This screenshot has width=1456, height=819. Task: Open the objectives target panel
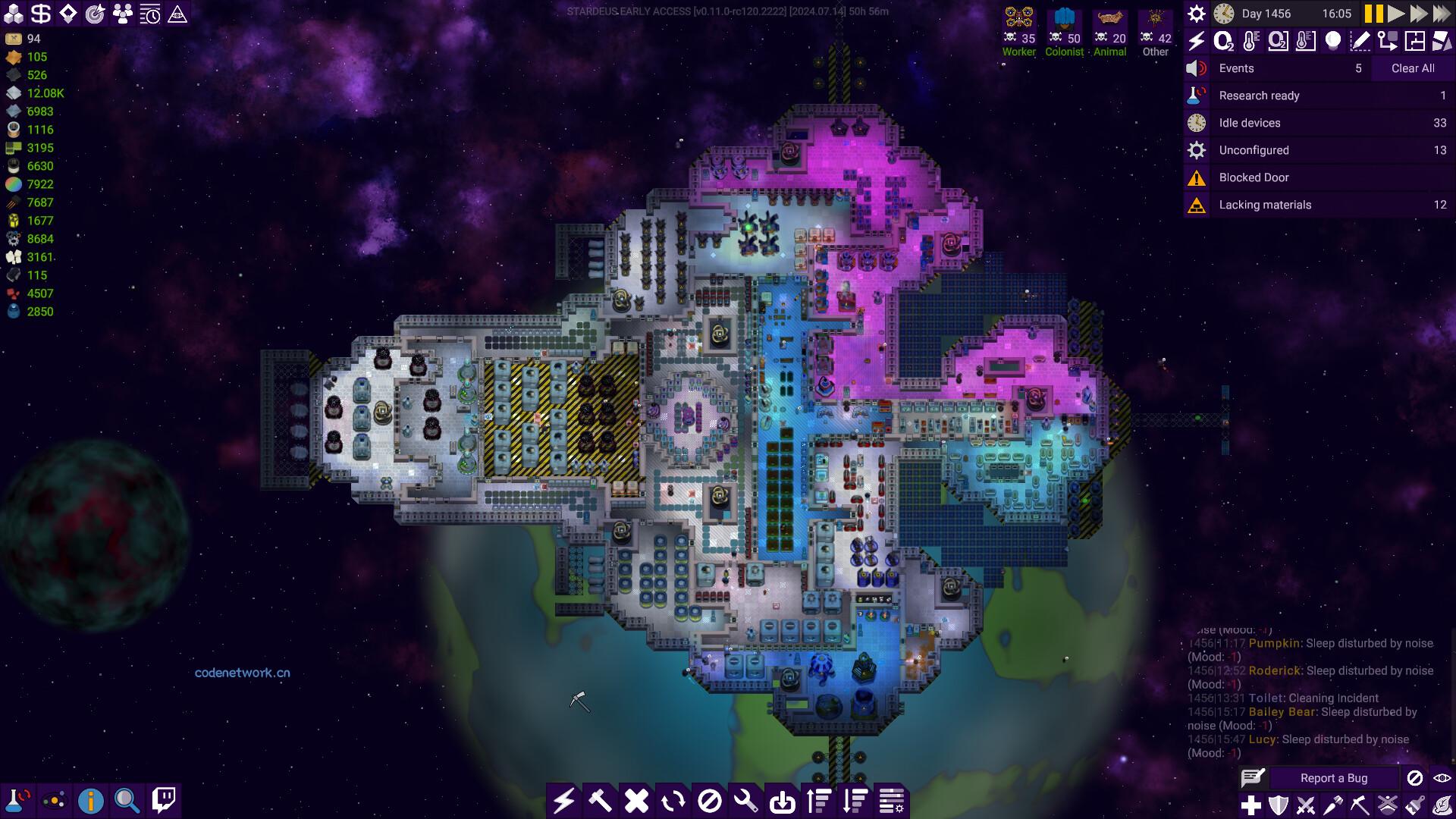pyautogui.click(x=93, y=12)
